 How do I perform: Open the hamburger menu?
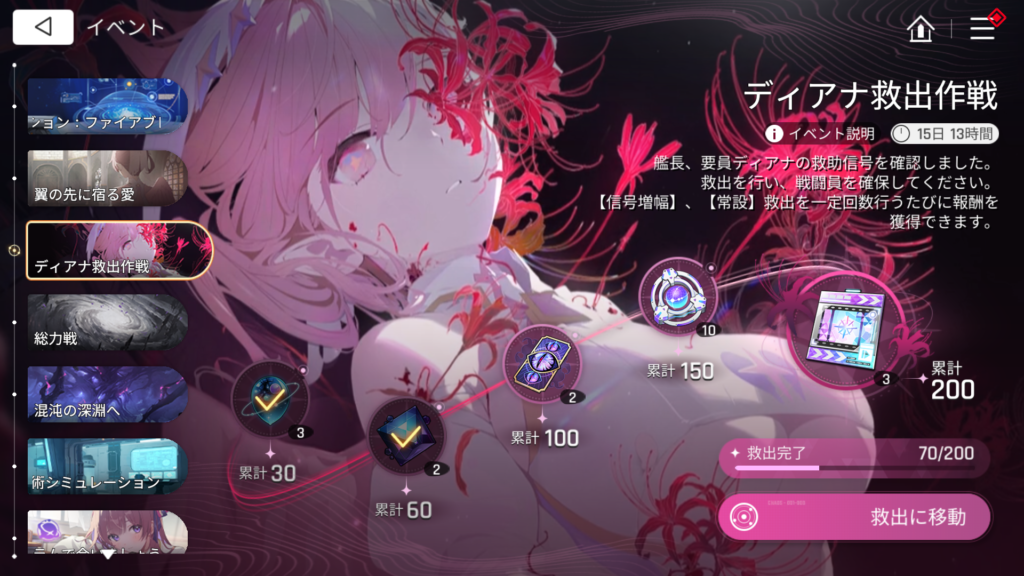click(x=982, y=29)
